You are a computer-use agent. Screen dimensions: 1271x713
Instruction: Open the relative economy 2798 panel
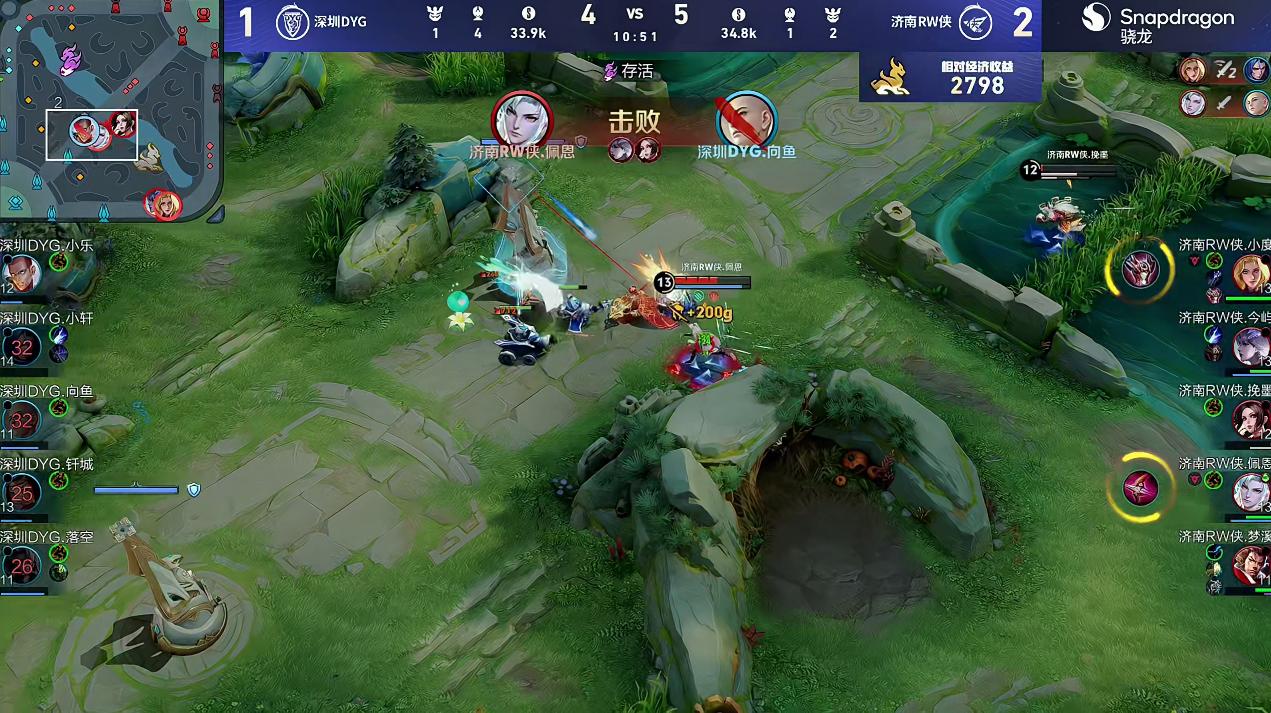pos(950,78)
